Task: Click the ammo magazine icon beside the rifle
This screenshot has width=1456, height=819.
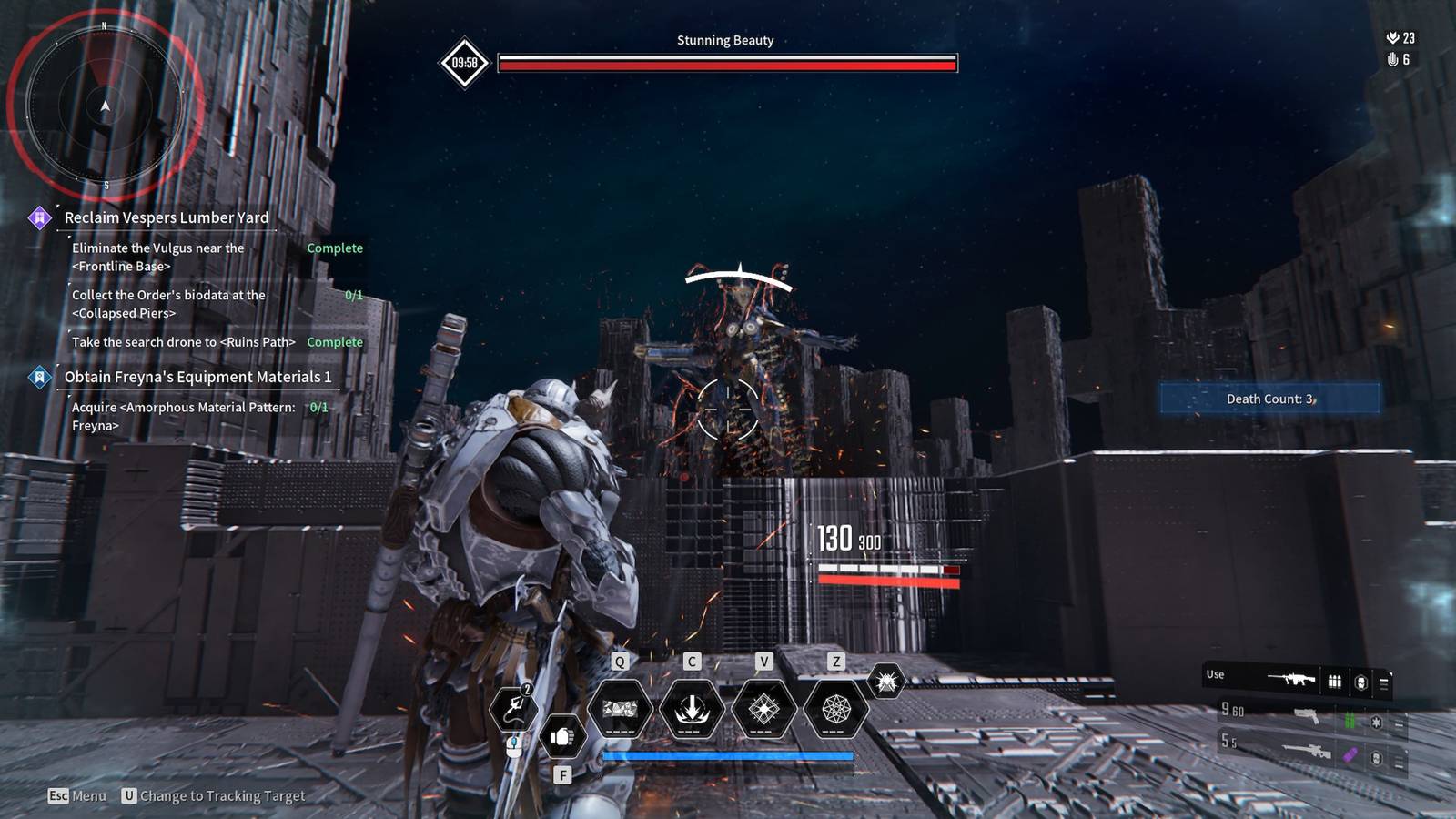Action: (x=1333, y=679)
